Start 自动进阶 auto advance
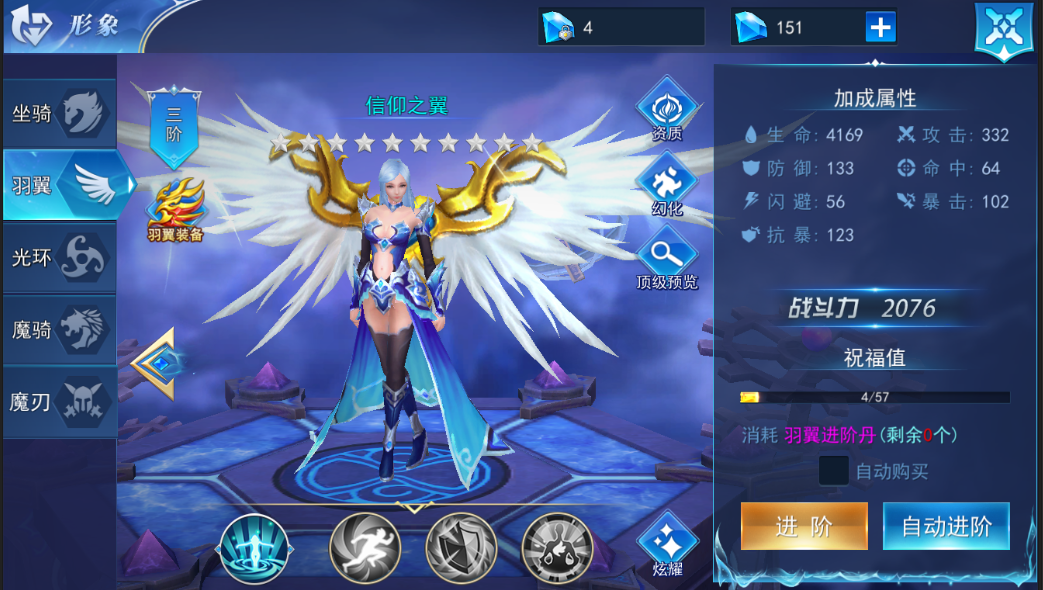Viewport: 1043px width, 590px height. point(946,526)
